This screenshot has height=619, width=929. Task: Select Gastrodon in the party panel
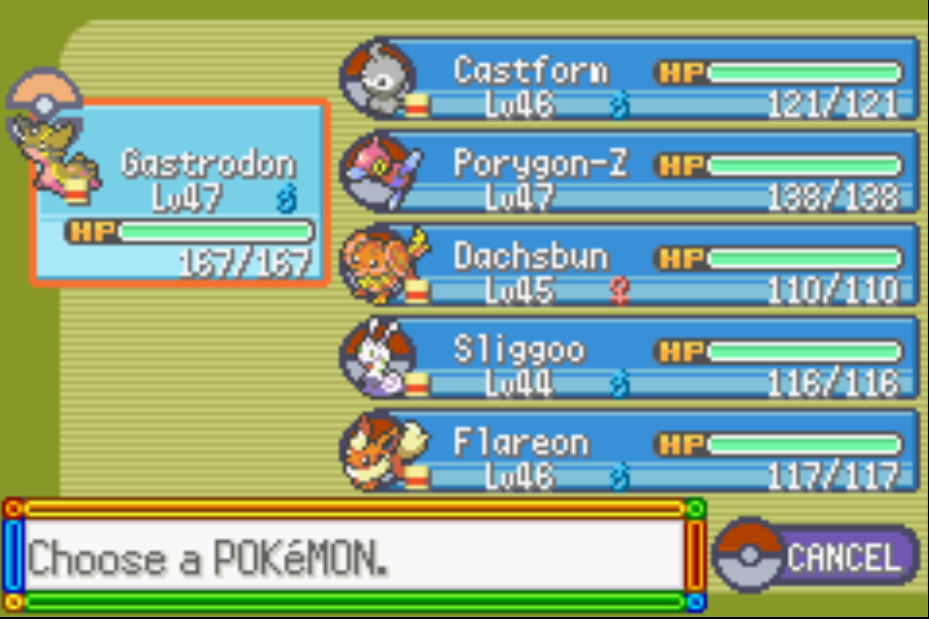coord(180,193)
